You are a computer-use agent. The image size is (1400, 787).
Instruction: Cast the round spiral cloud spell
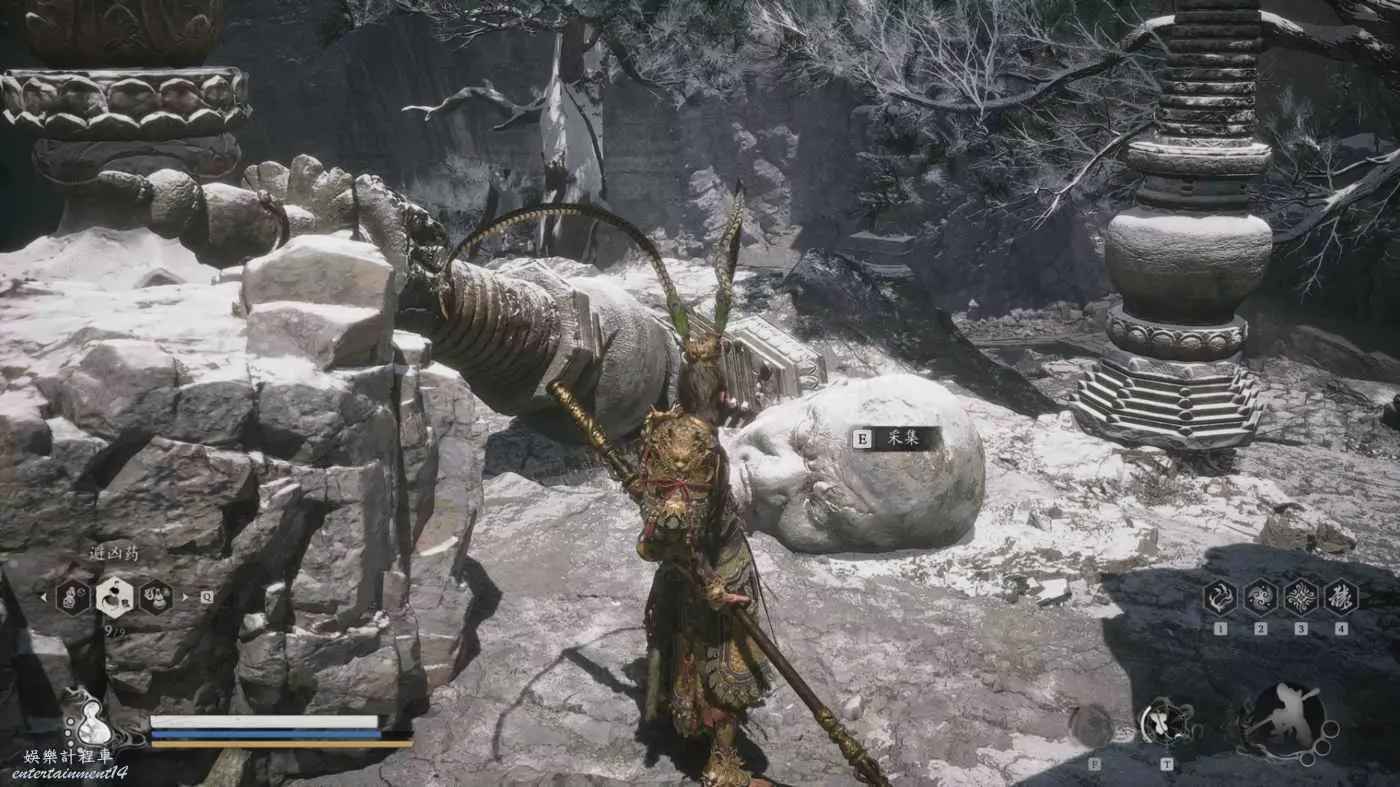(x=1260, y=597)
